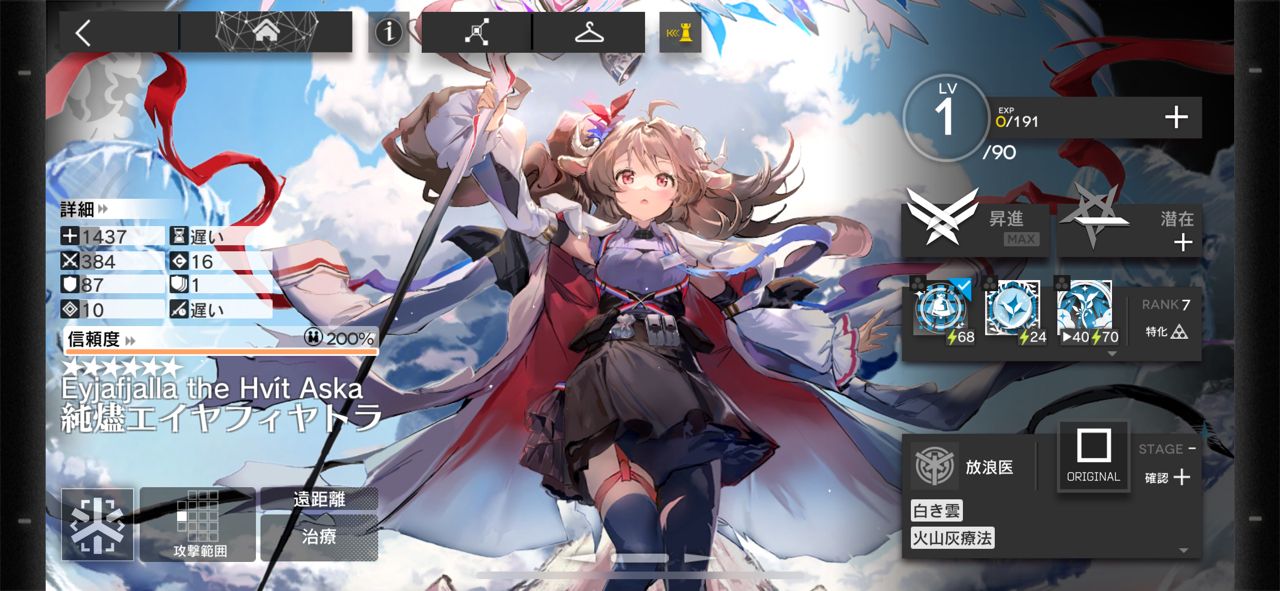Viewport: 1280px width, 591px height.
Task: Open the 信頼度 trust details
Action: (x=102, y=339)
